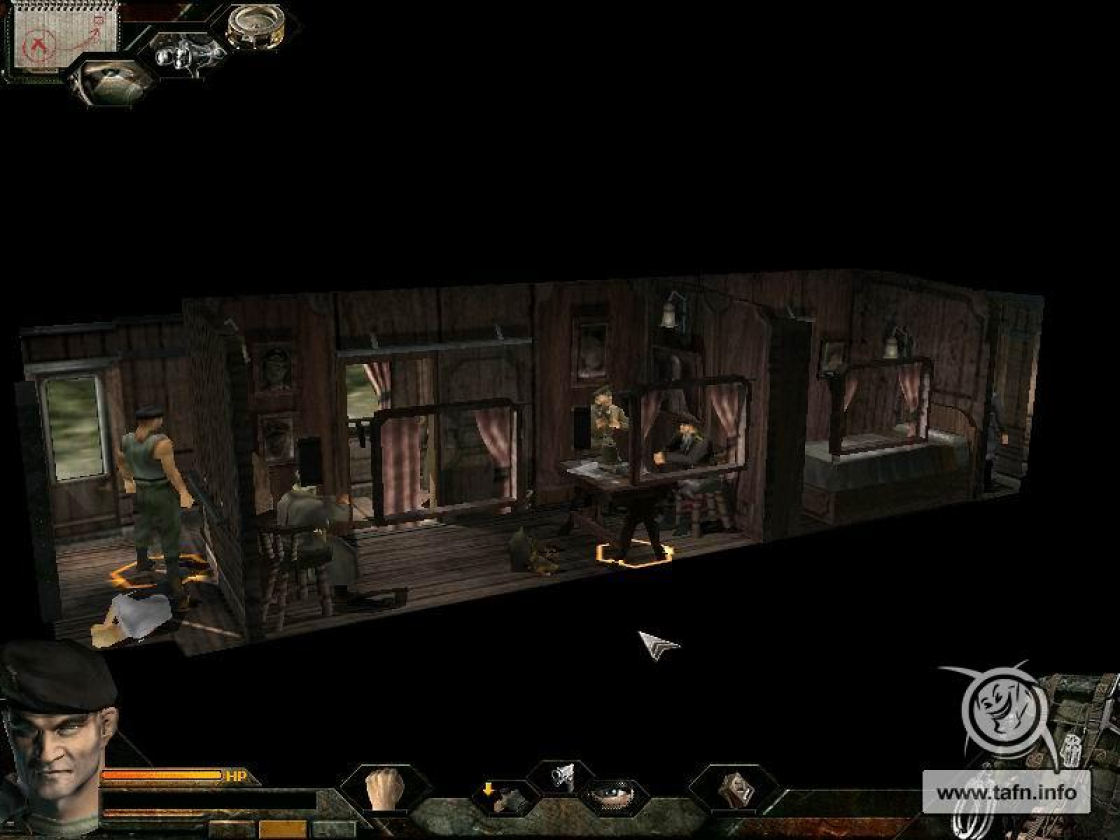Viewport: 1120px width, 840px height.
Task: Open the item slot right of the eye
Action: point(734,789)
